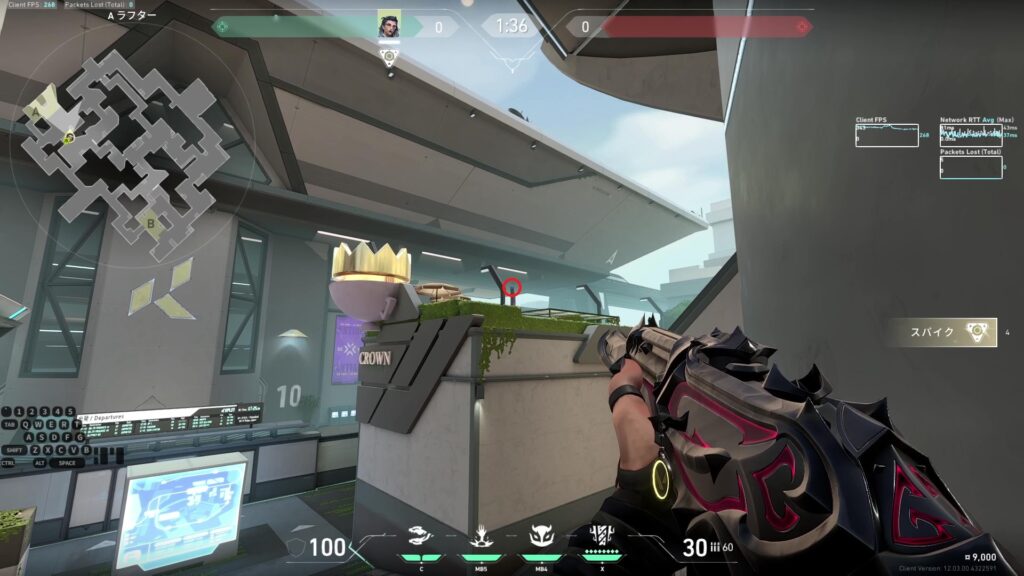Image resolution: width=1024 pixels, height=576 pixels.
Task: Select the スパイク inventory slot
Action: pyautogui.click(x=939, y=332)
